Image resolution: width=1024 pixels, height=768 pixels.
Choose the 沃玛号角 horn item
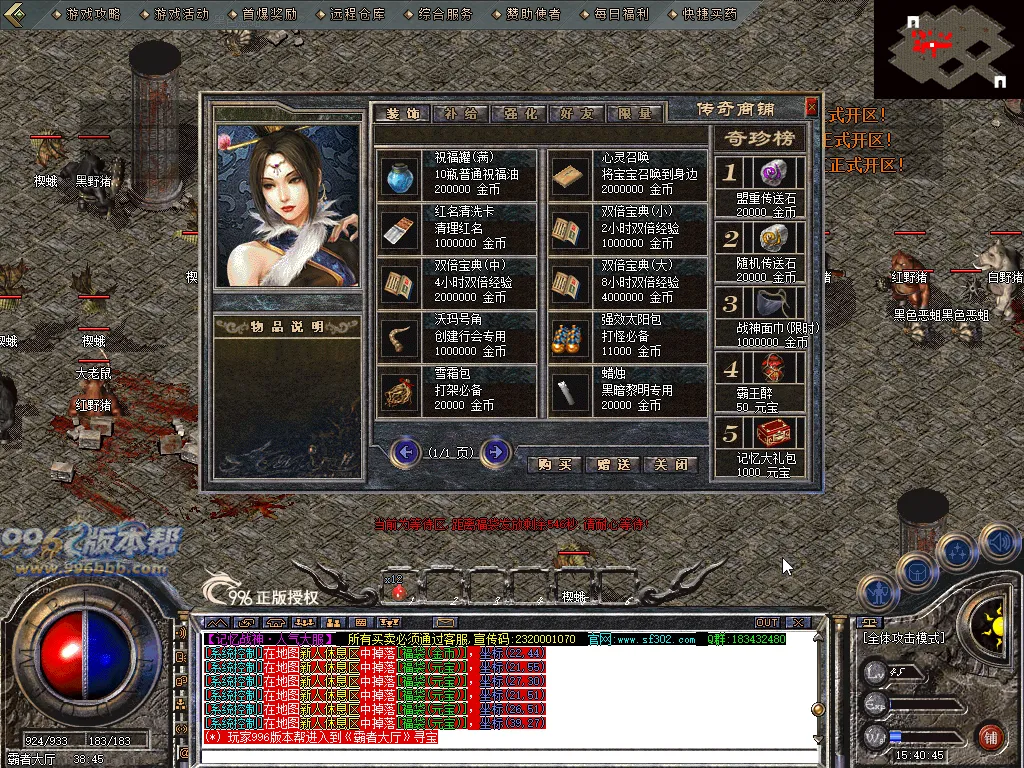tap(400, 337)
